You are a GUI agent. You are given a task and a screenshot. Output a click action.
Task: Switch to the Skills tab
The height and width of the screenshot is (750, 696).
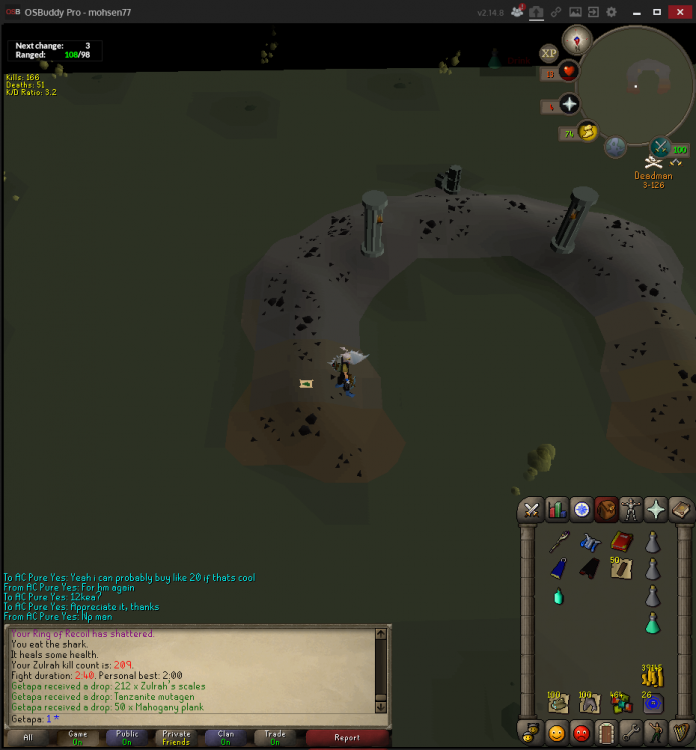556,509
